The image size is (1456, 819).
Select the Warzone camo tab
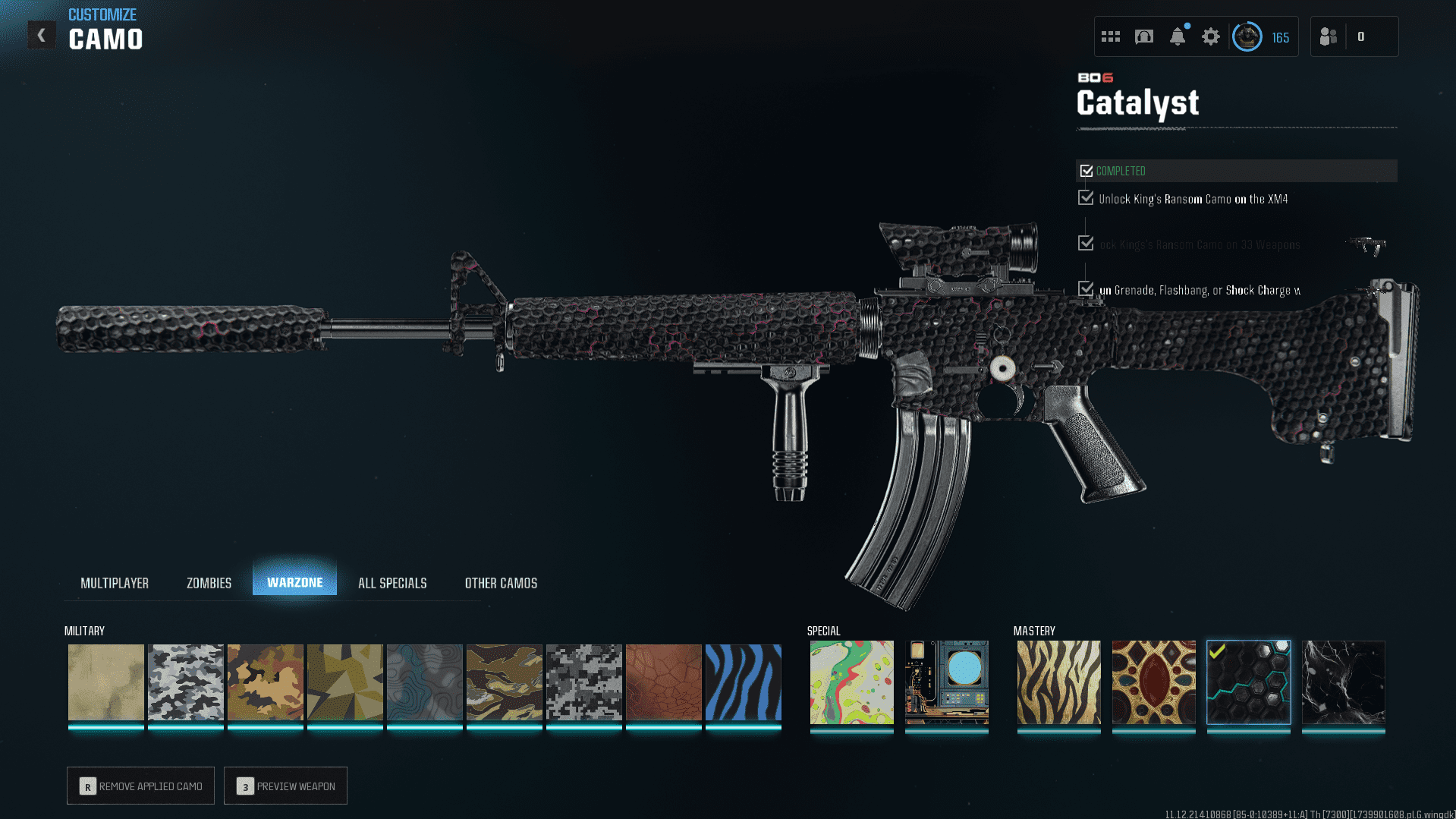[294, 582]
